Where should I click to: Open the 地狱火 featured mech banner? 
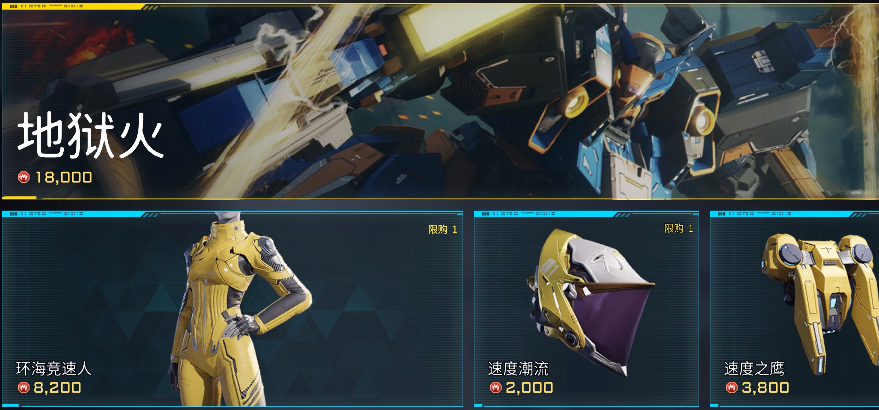point(440,100)
